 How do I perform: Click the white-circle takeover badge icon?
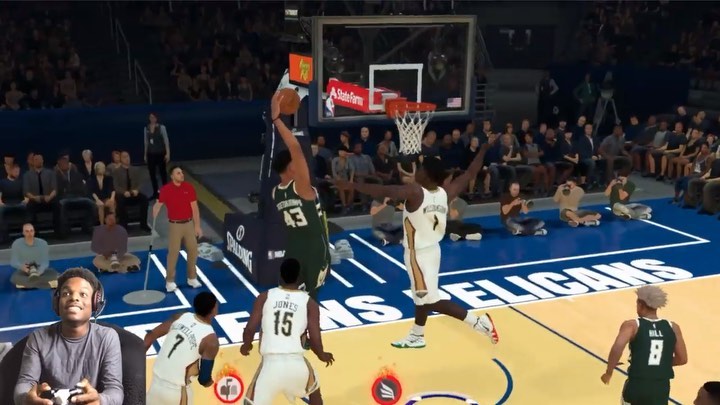click(228, 388)
